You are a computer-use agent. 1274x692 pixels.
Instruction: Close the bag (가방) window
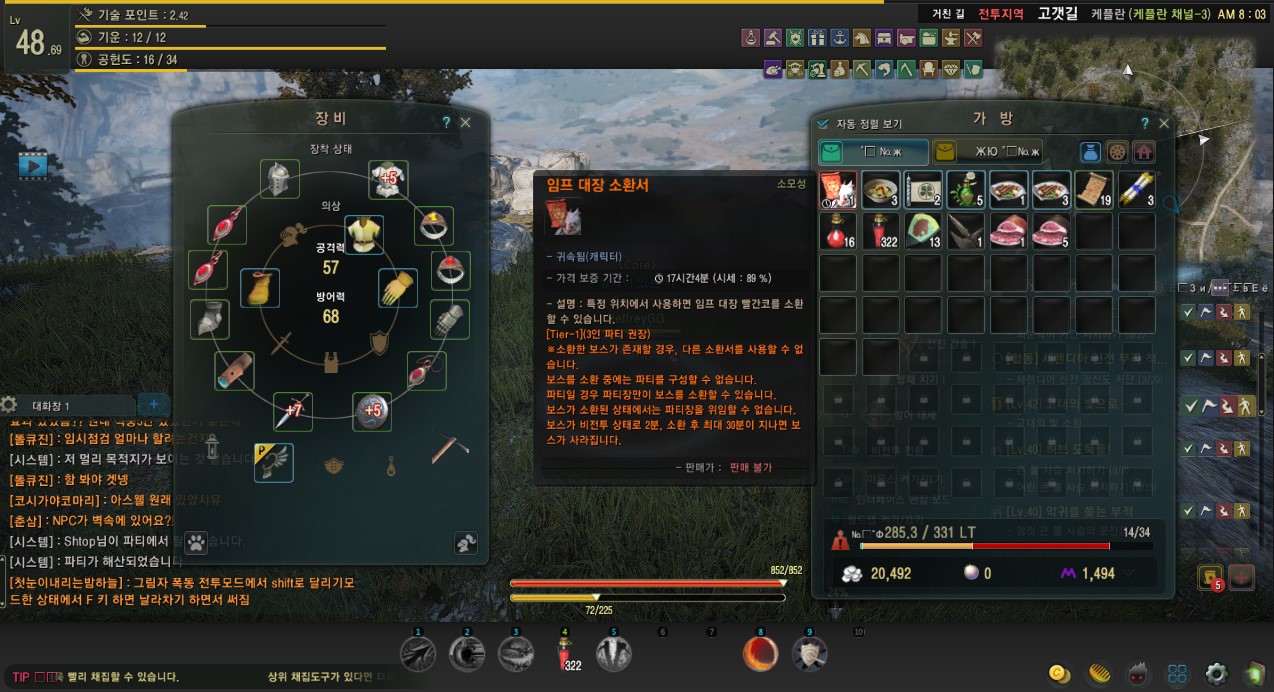click(1163, 123)
